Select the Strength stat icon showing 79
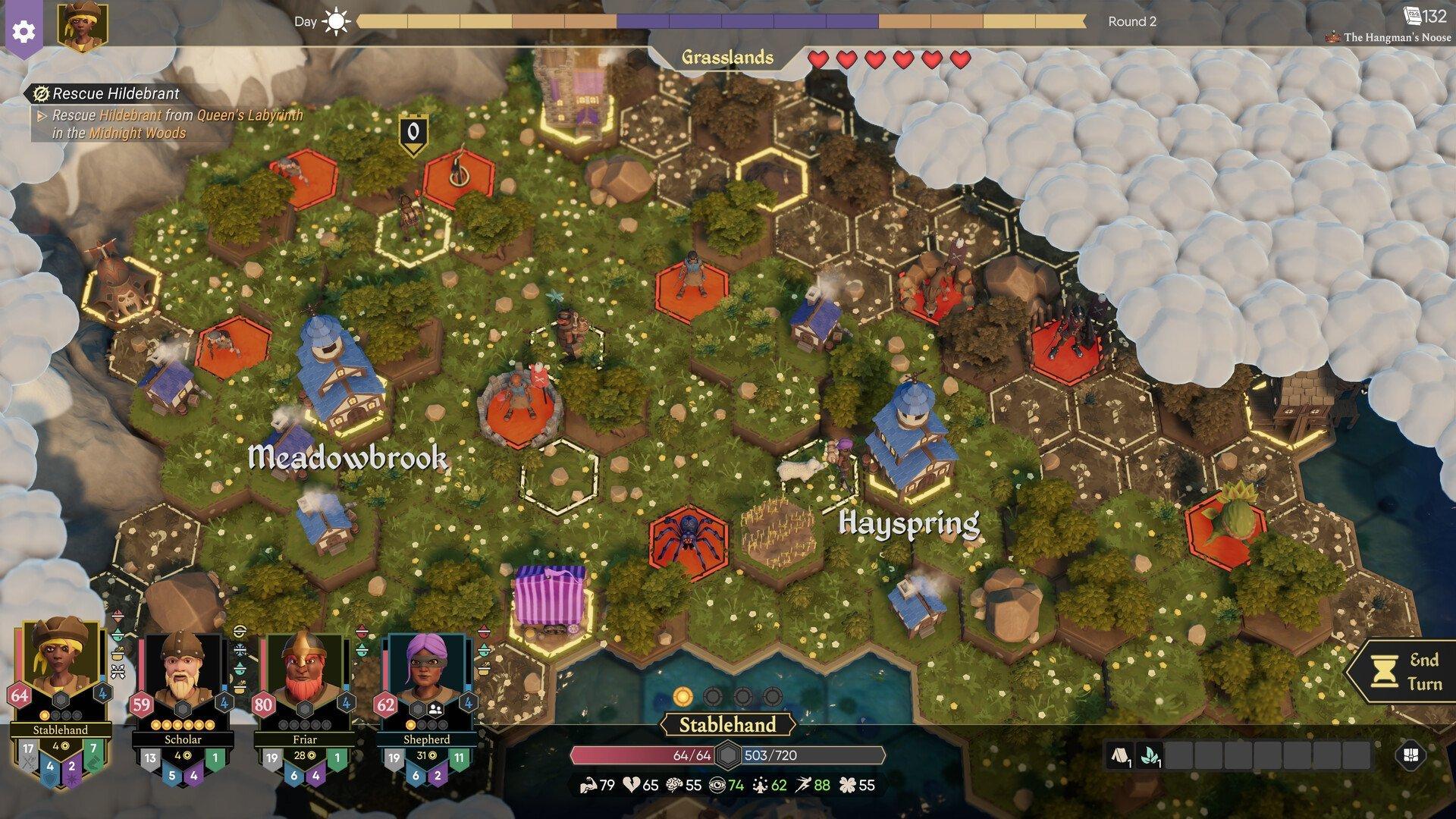This screenshot has width=1456, height=819. [588, 786]
